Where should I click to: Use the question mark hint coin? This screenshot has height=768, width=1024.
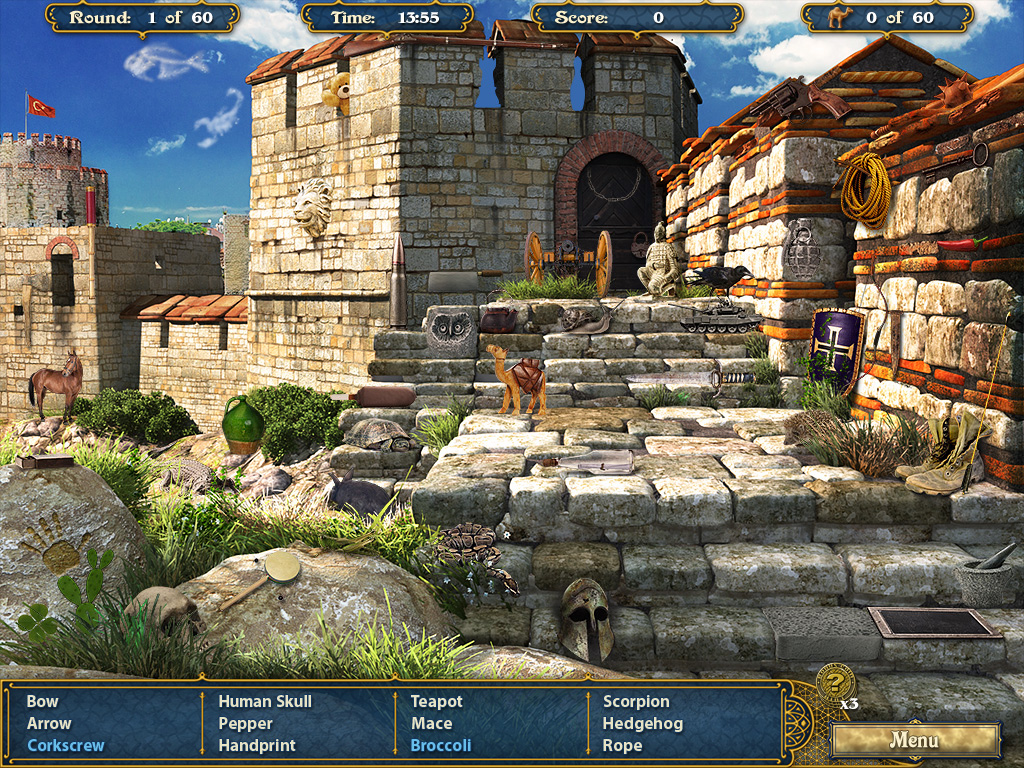834,683
